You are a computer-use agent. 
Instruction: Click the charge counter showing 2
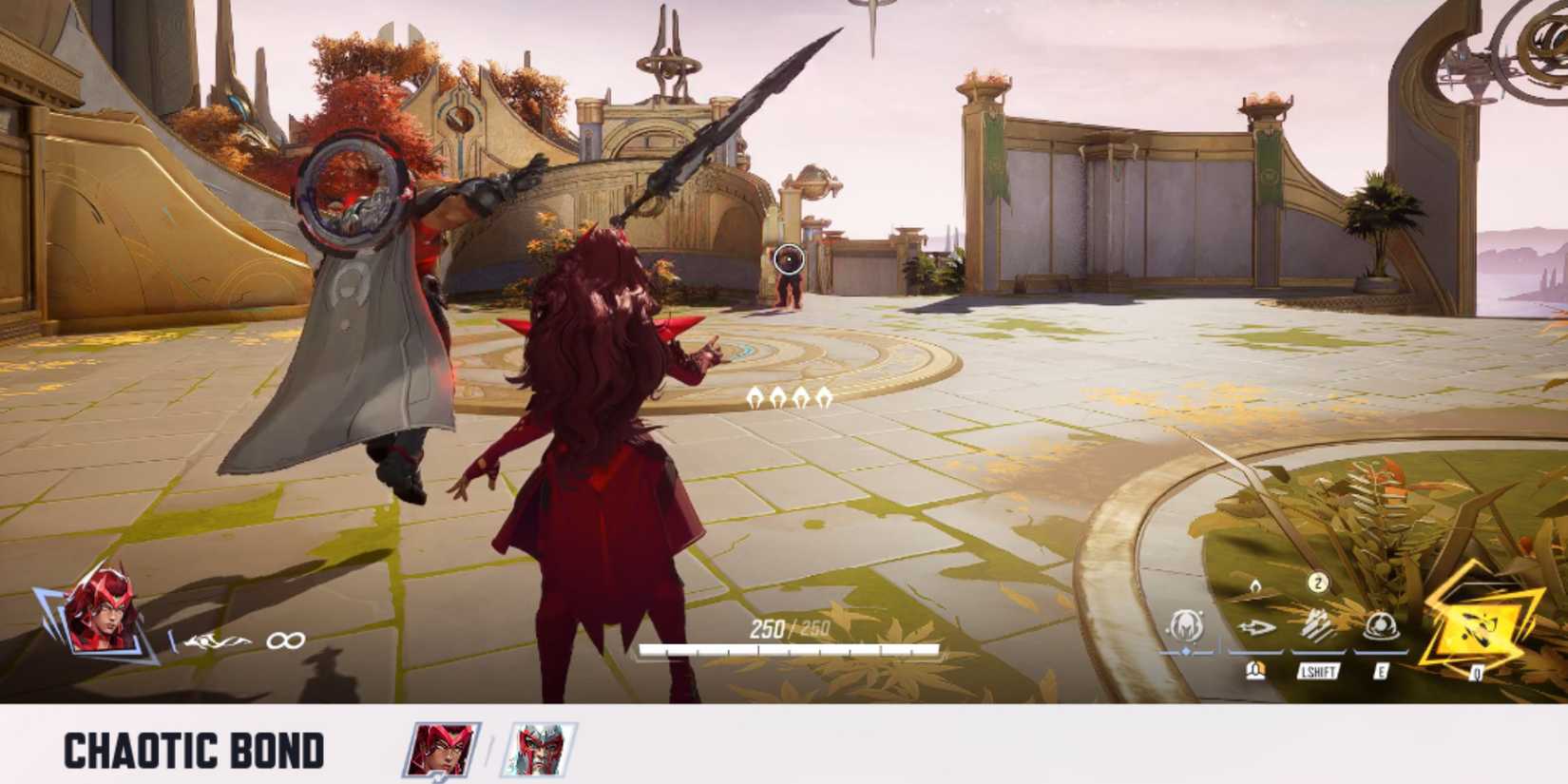1317,582
